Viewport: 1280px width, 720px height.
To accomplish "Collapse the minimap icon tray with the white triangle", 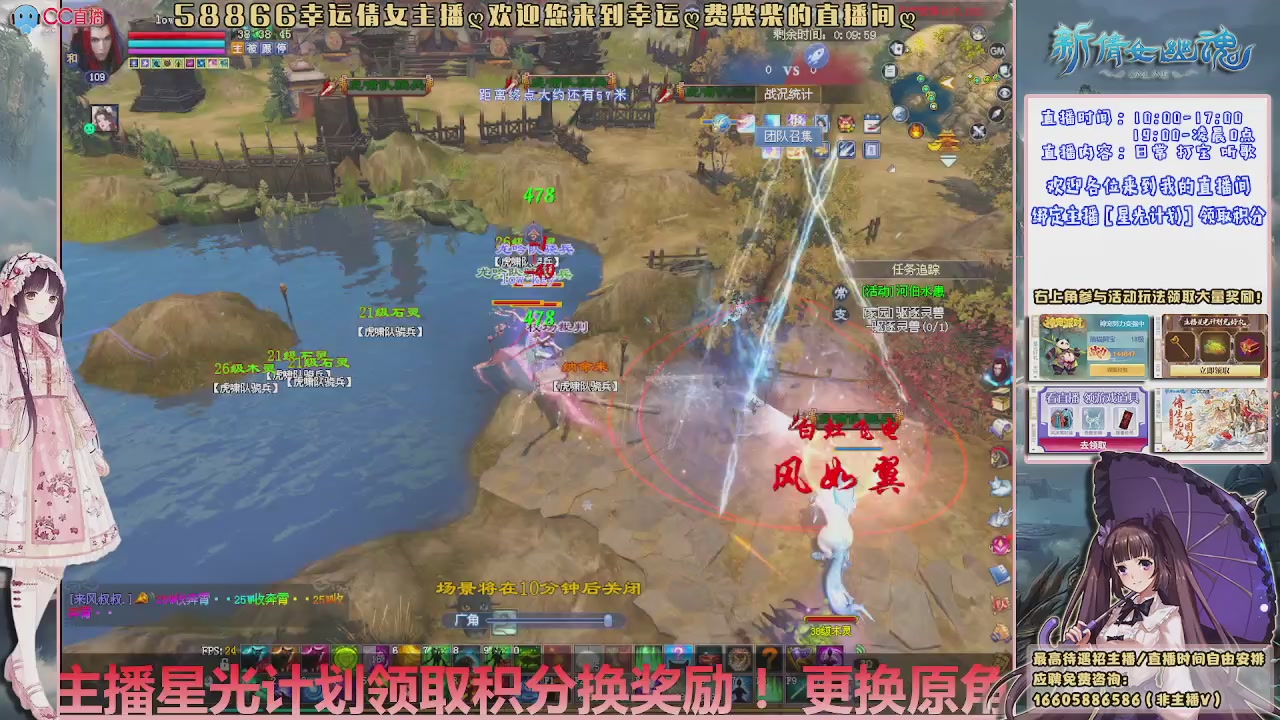I will coord(948,160).
